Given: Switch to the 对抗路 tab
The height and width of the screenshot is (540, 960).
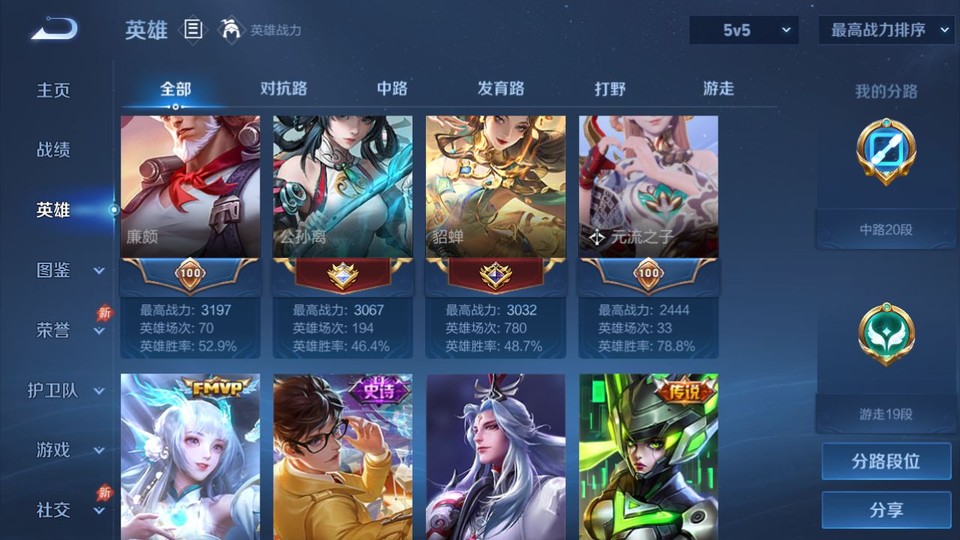Looking at the screenshot, I should 283,89.
